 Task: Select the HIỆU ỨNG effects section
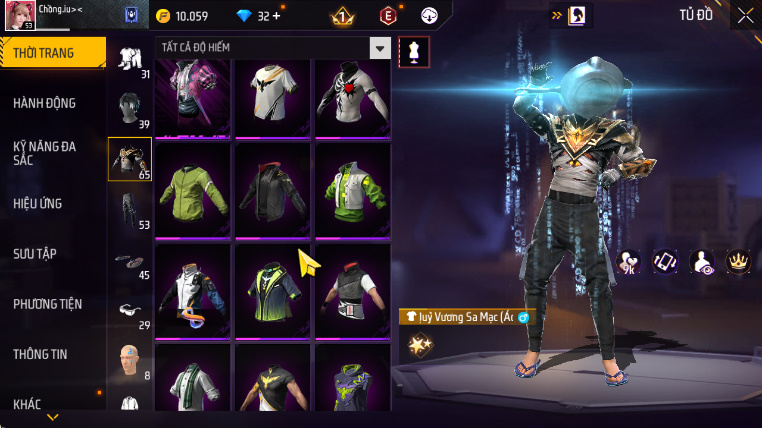coord(38,203)
